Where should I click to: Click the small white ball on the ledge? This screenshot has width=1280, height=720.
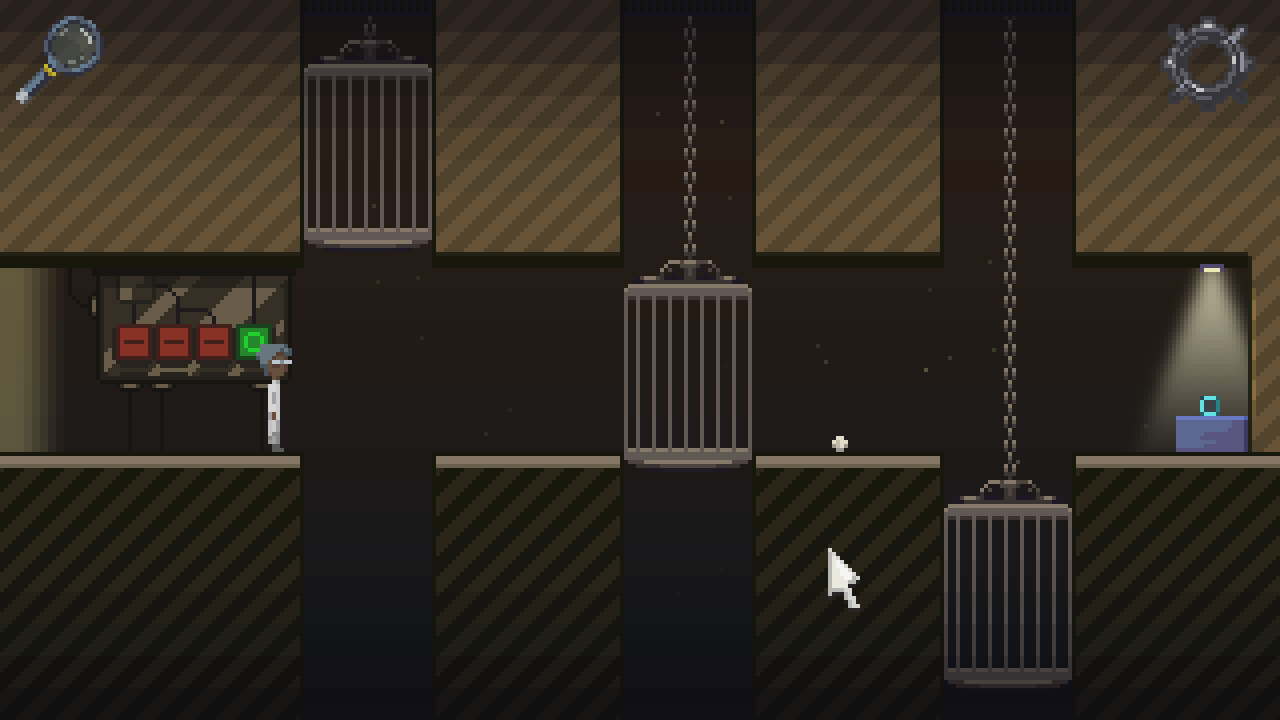[838, 442]
